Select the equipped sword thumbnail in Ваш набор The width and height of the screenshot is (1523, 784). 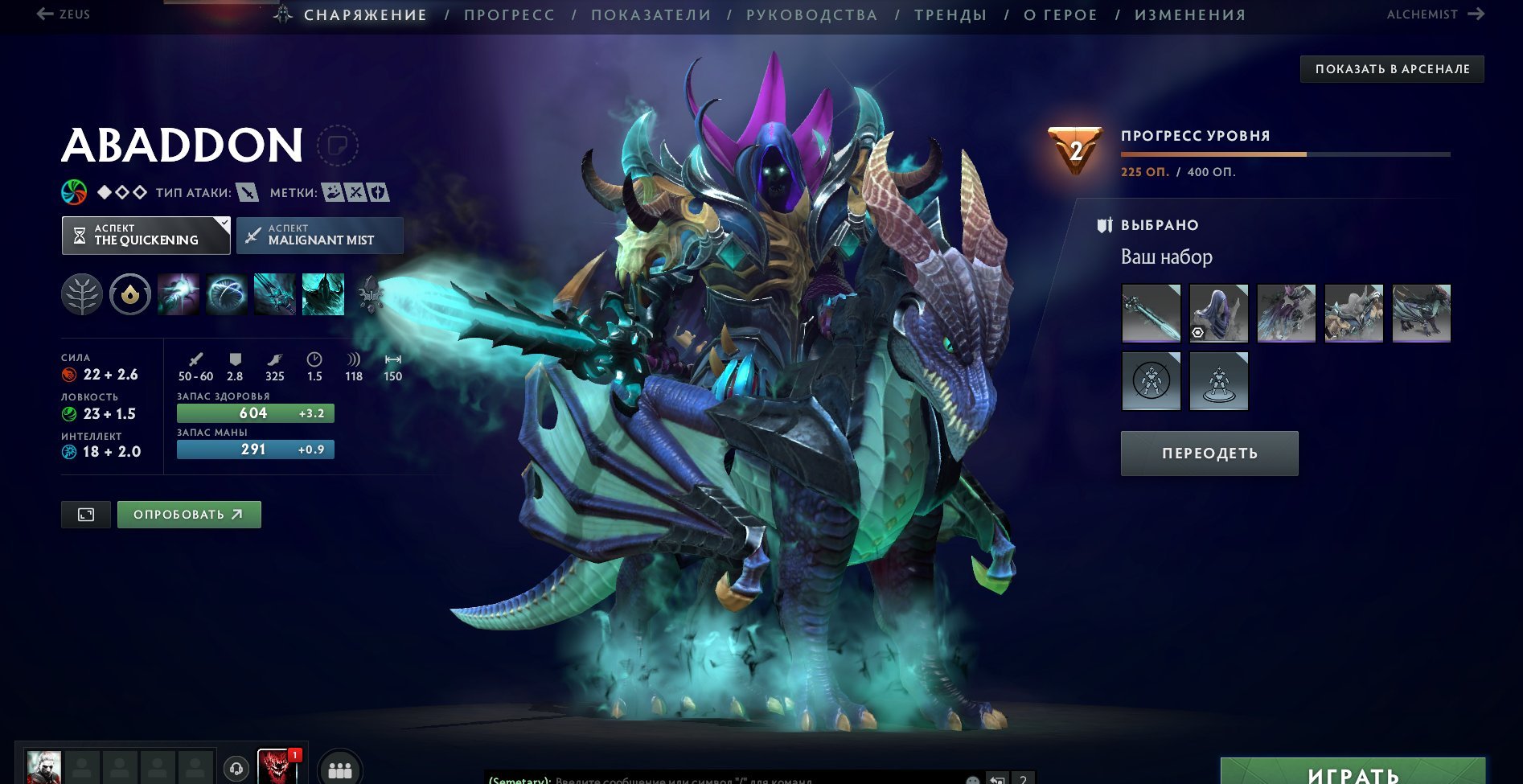click(1151, 314)
